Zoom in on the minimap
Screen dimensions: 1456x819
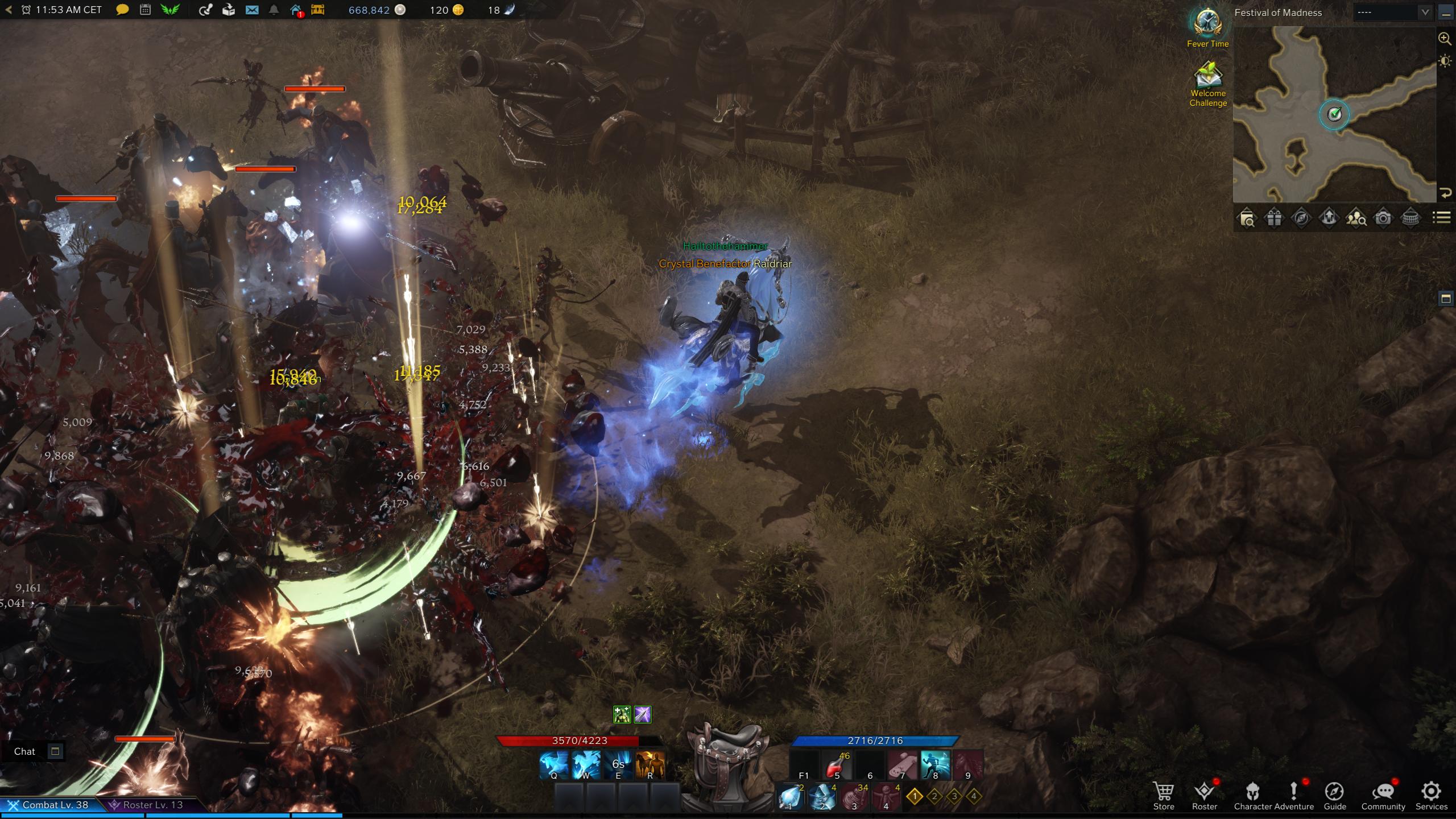pos(1445,39)
